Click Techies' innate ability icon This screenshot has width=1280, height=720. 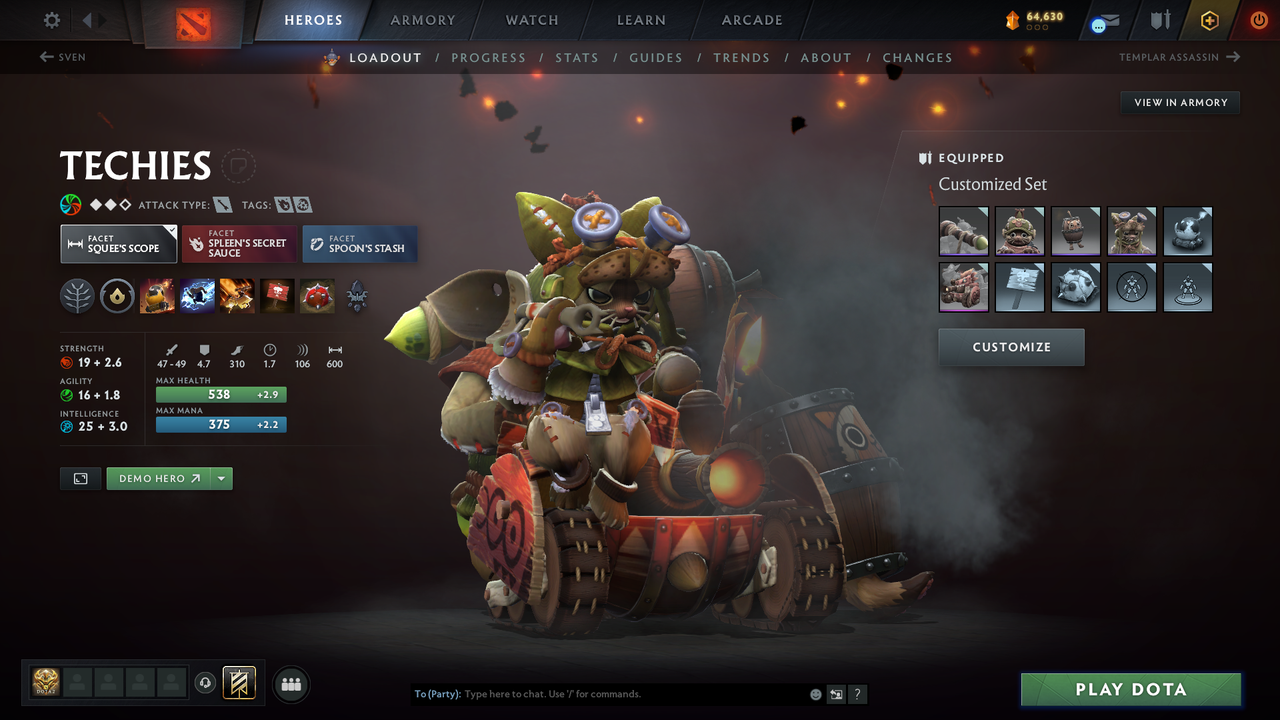(x=117, y=296)
